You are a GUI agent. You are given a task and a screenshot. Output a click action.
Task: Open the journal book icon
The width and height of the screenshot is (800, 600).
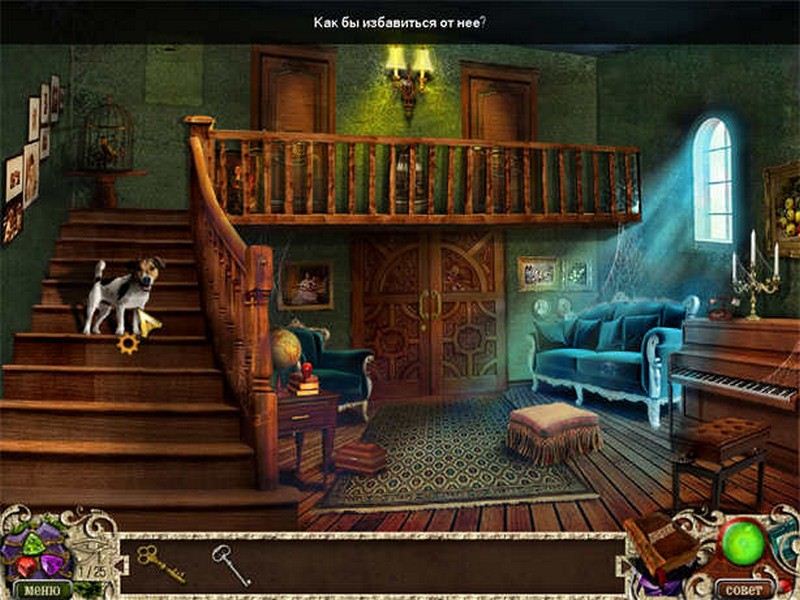coord(661,546)
